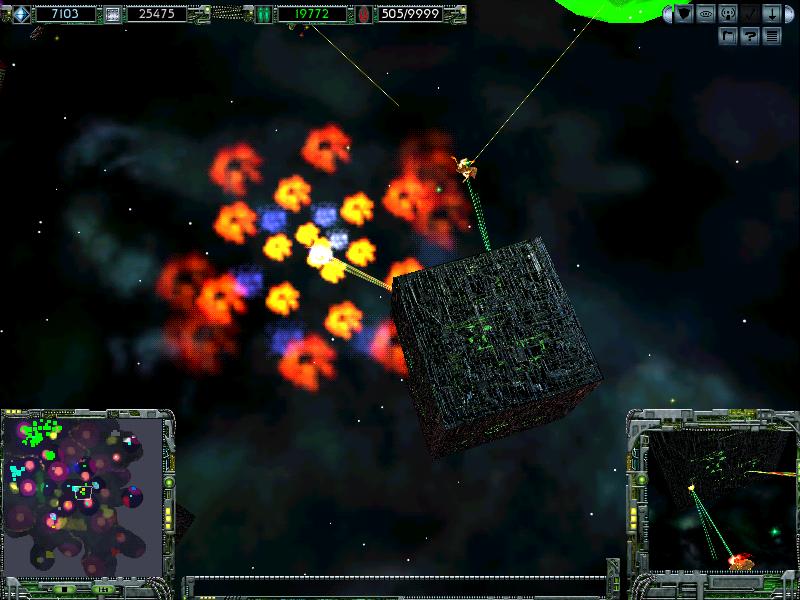Click the green round button beside the minimap
Image resolution: width=800 pixels, height=600 pixels.
(x=170, y=482)
